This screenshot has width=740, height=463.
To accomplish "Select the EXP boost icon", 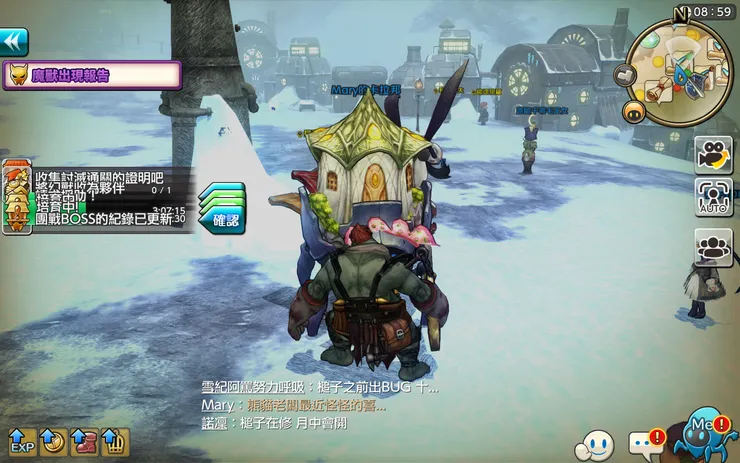I will point(22,441).
